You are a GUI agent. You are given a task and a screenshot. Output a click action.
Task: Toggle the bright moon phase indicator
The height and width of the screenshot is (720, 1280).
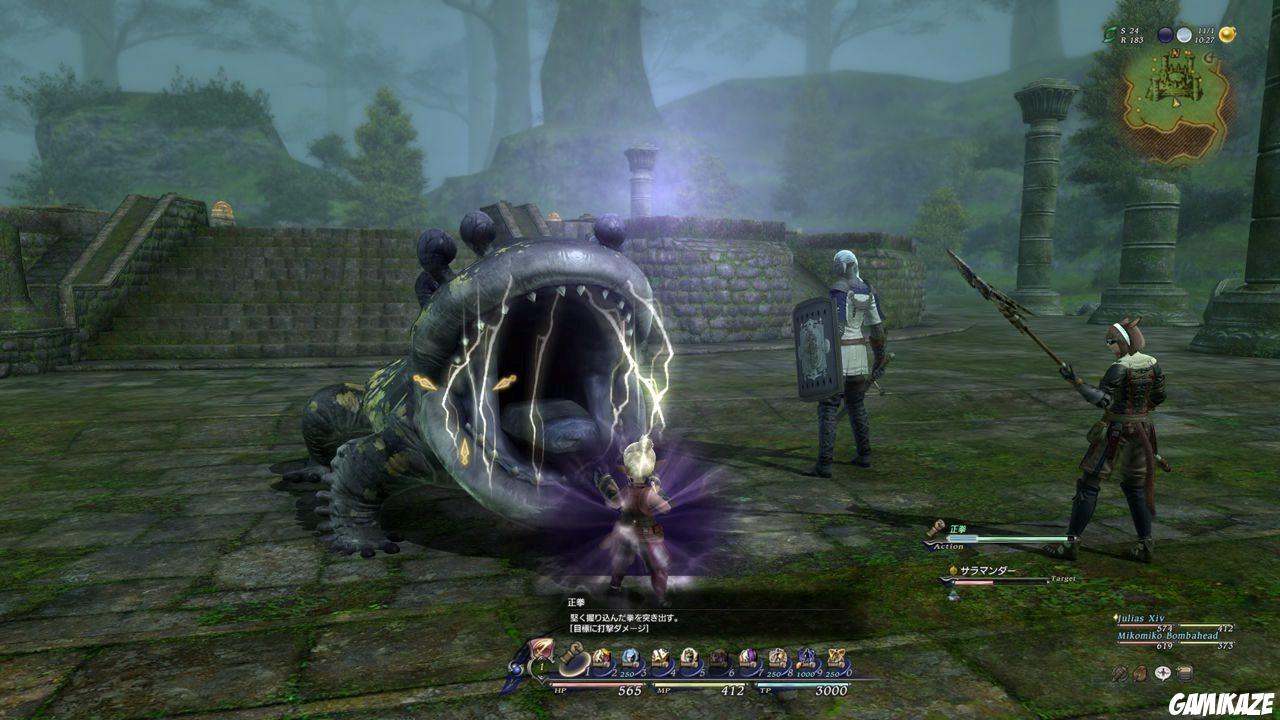[x=1184, y=35]
